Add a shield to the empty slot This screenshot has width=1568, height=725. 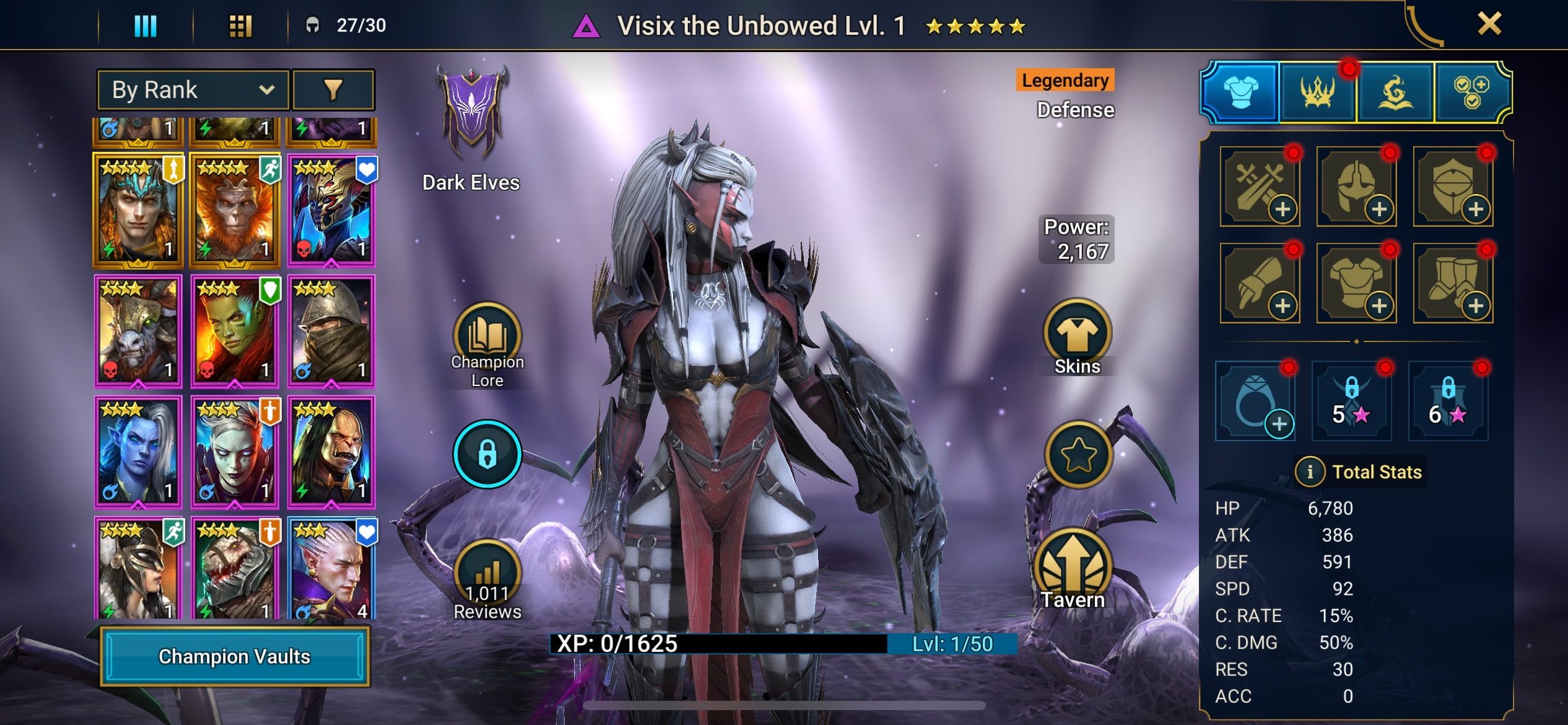pyautogui.click(x=1453, y=187)
